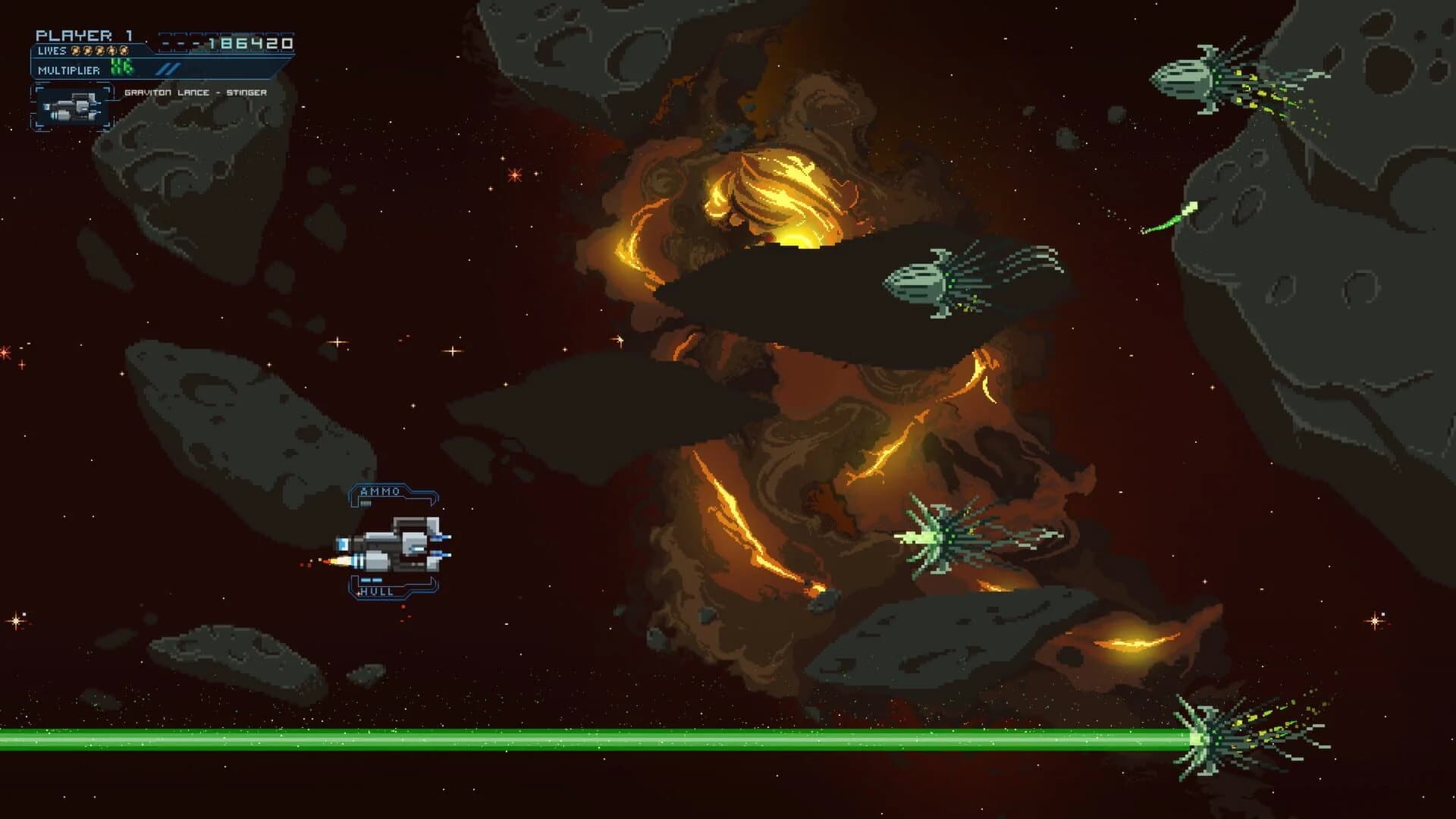
Task: Click the green multiplier number x6
Action: (121, 67)
